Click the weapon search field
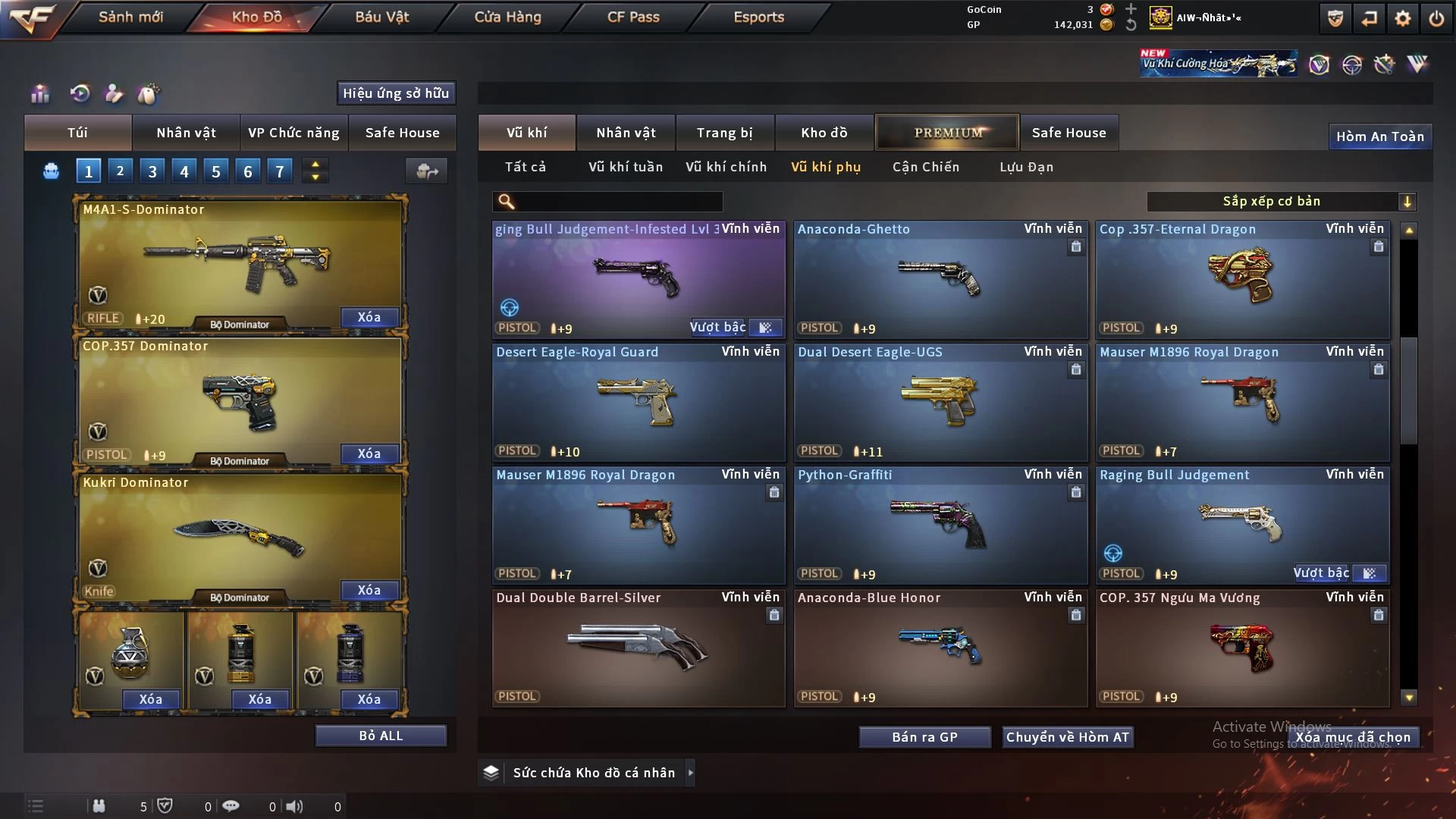The height and width of the screenshot is (819, 1456). click(618, 201)
